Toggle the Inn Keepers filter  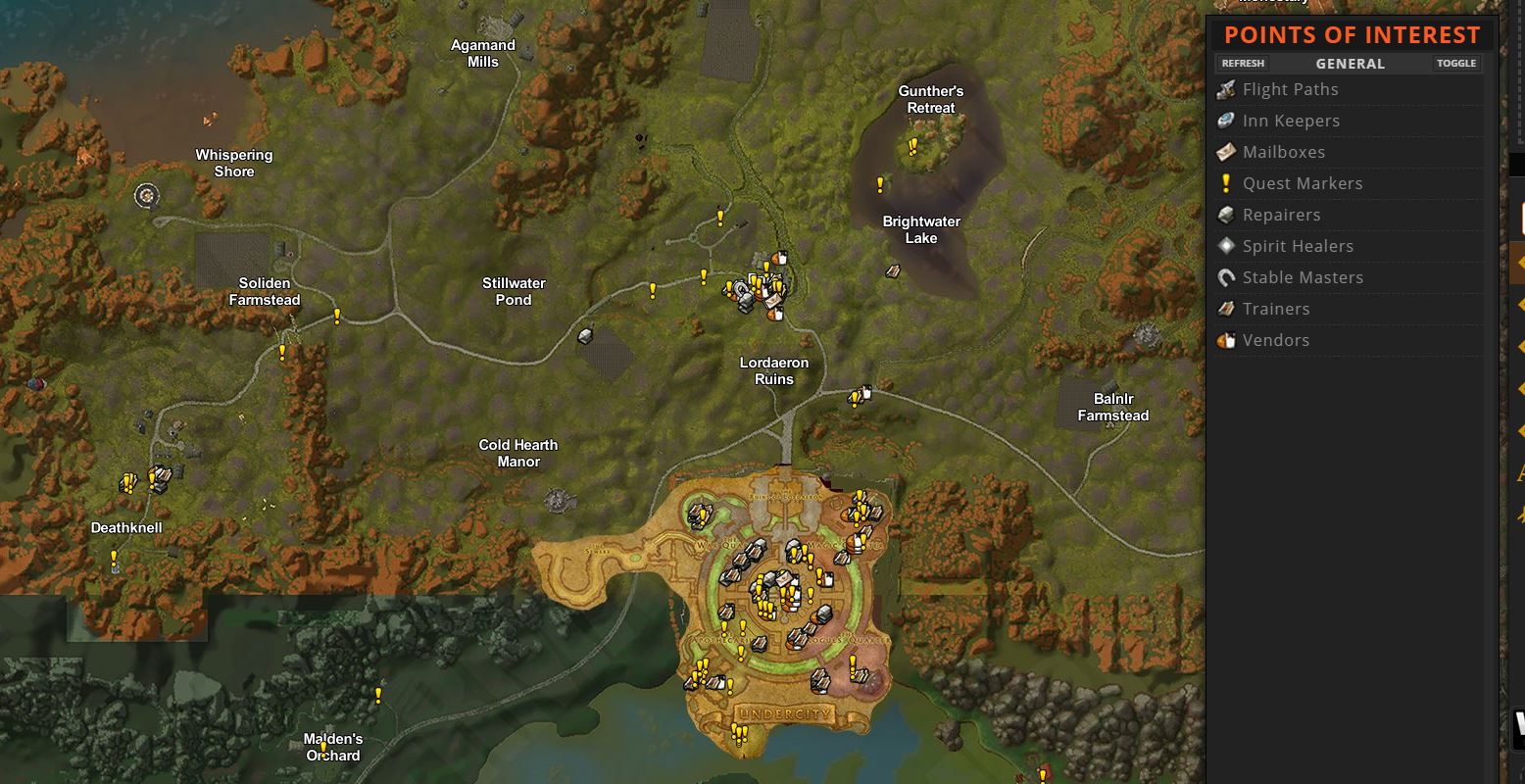1291,121
